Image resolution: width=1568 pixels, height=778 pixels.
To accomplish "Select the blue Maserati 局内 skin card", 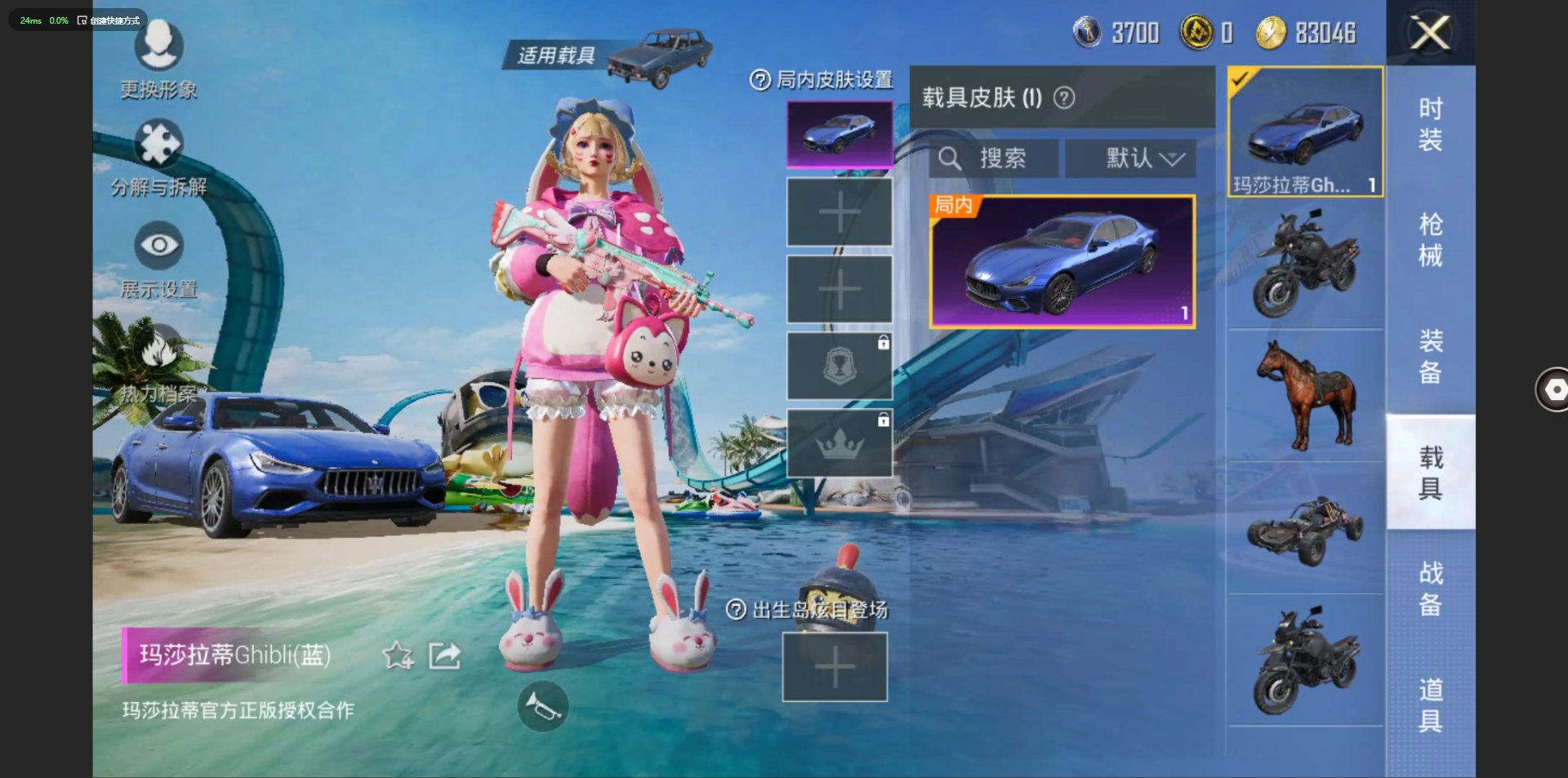I will pyautogui.click(x=1062, y=261).
